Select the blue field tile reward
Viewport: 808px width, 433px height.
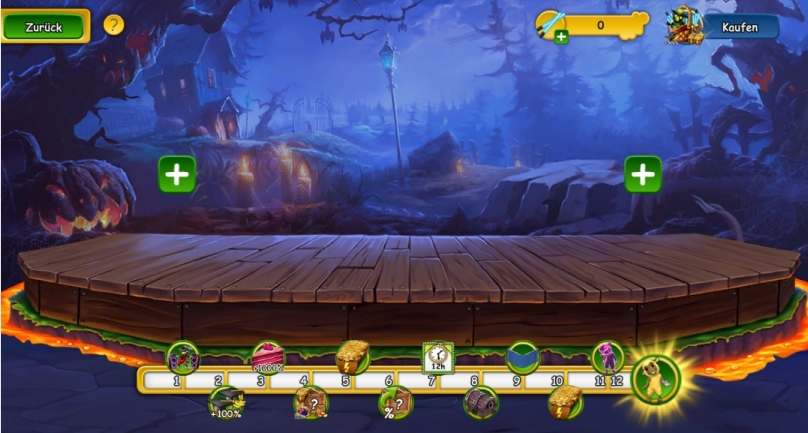tap(522, 357)
